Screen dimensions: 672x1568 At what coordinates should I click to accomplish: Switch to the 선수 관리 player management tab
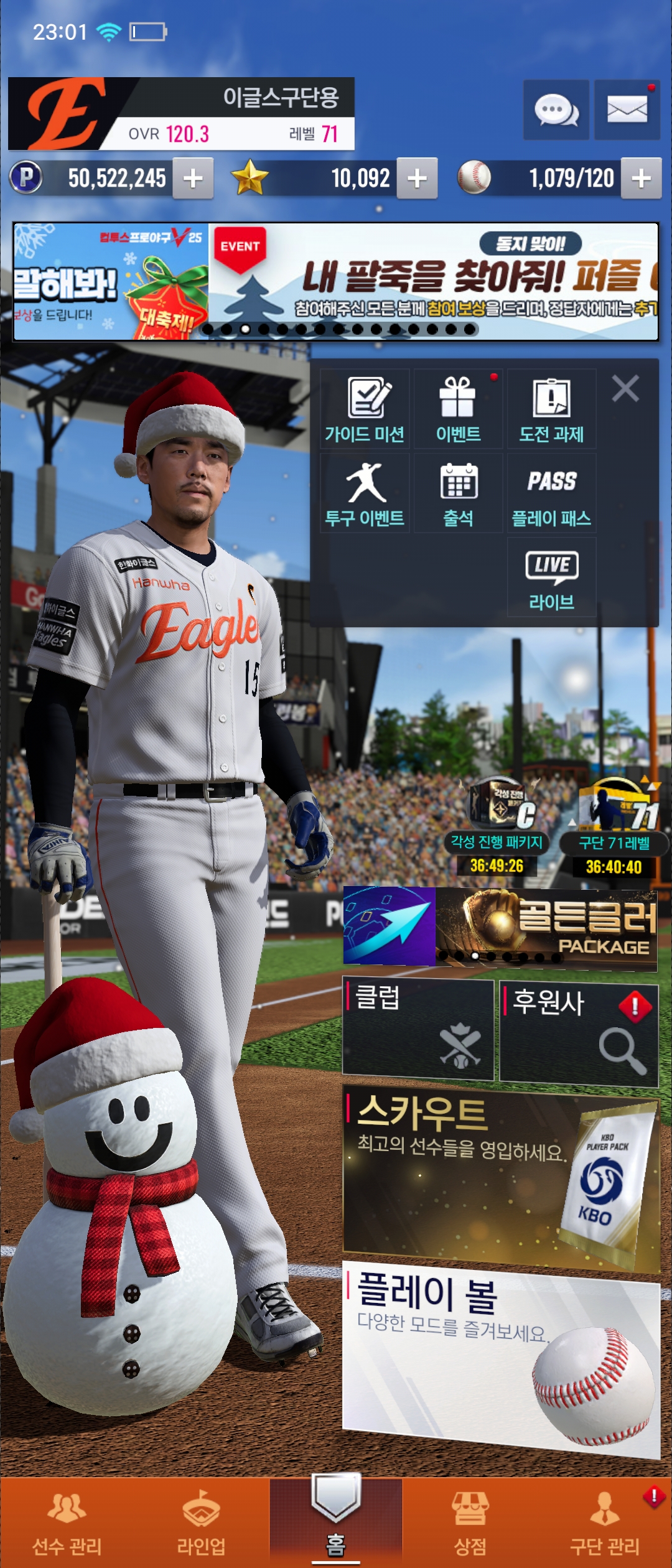(x=67, y=1523)
